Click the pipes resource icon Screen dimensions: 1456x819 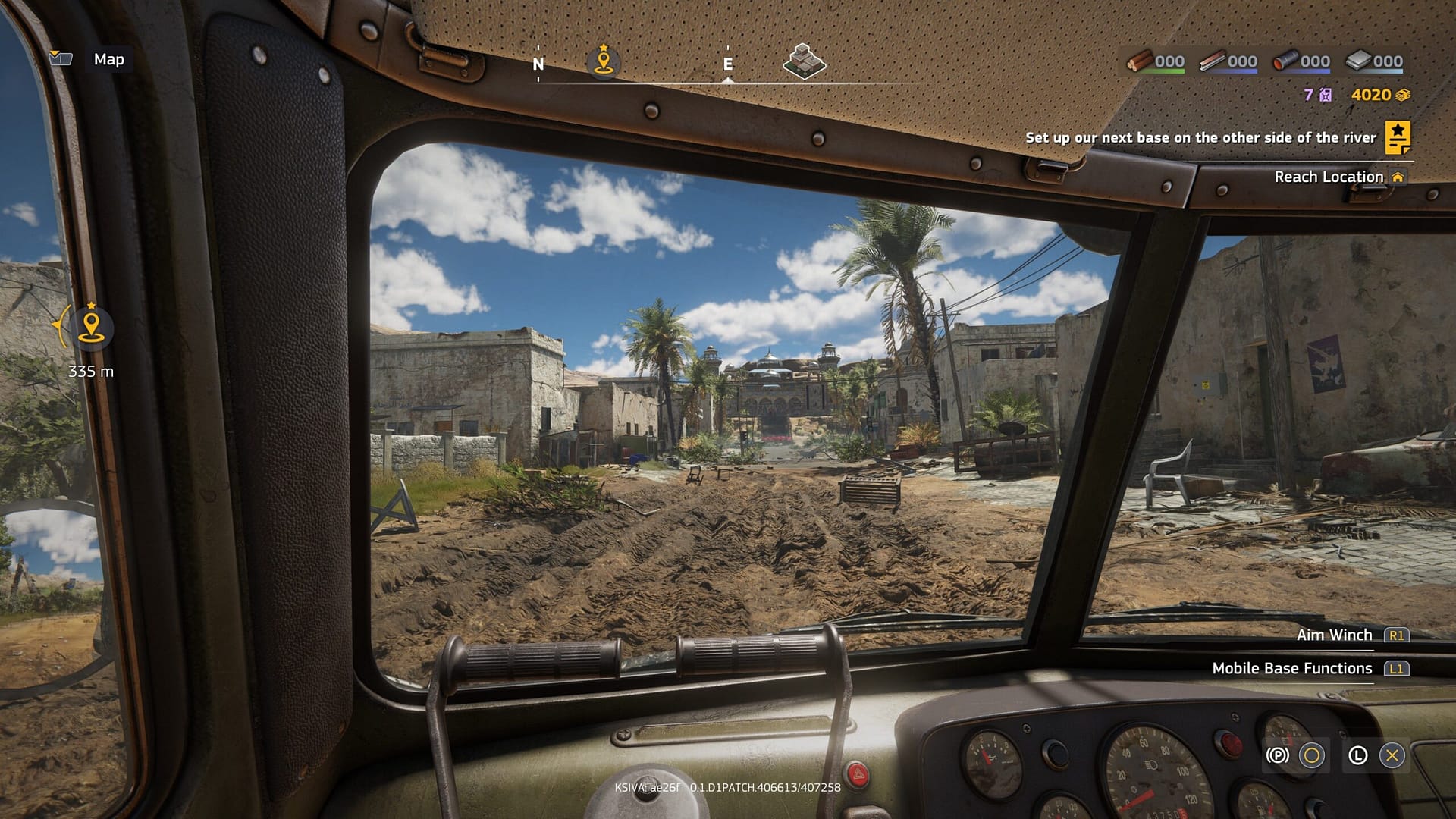[x=1287, y=61]
